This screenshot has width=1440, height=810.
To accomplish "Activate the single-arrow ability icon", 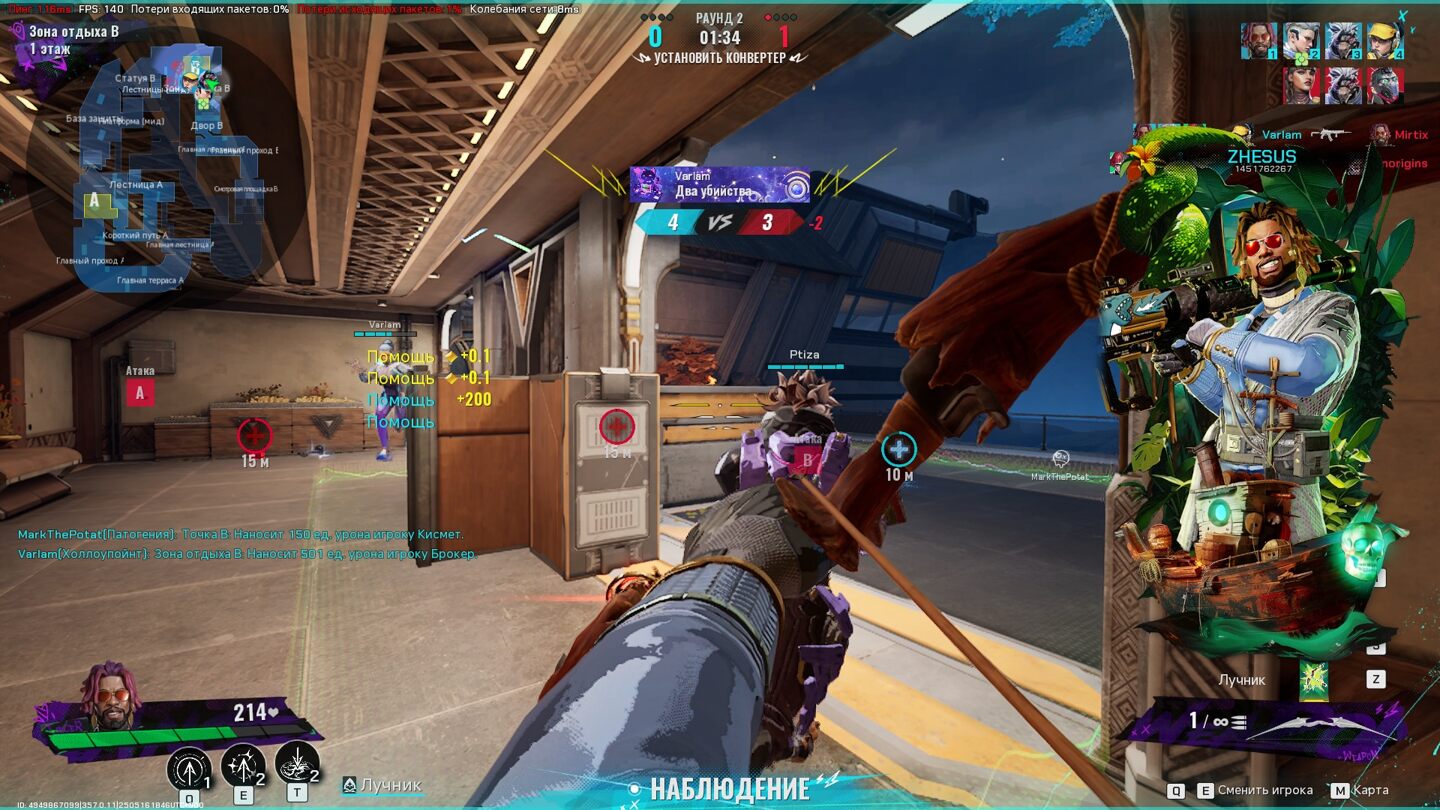I will 189,767.
